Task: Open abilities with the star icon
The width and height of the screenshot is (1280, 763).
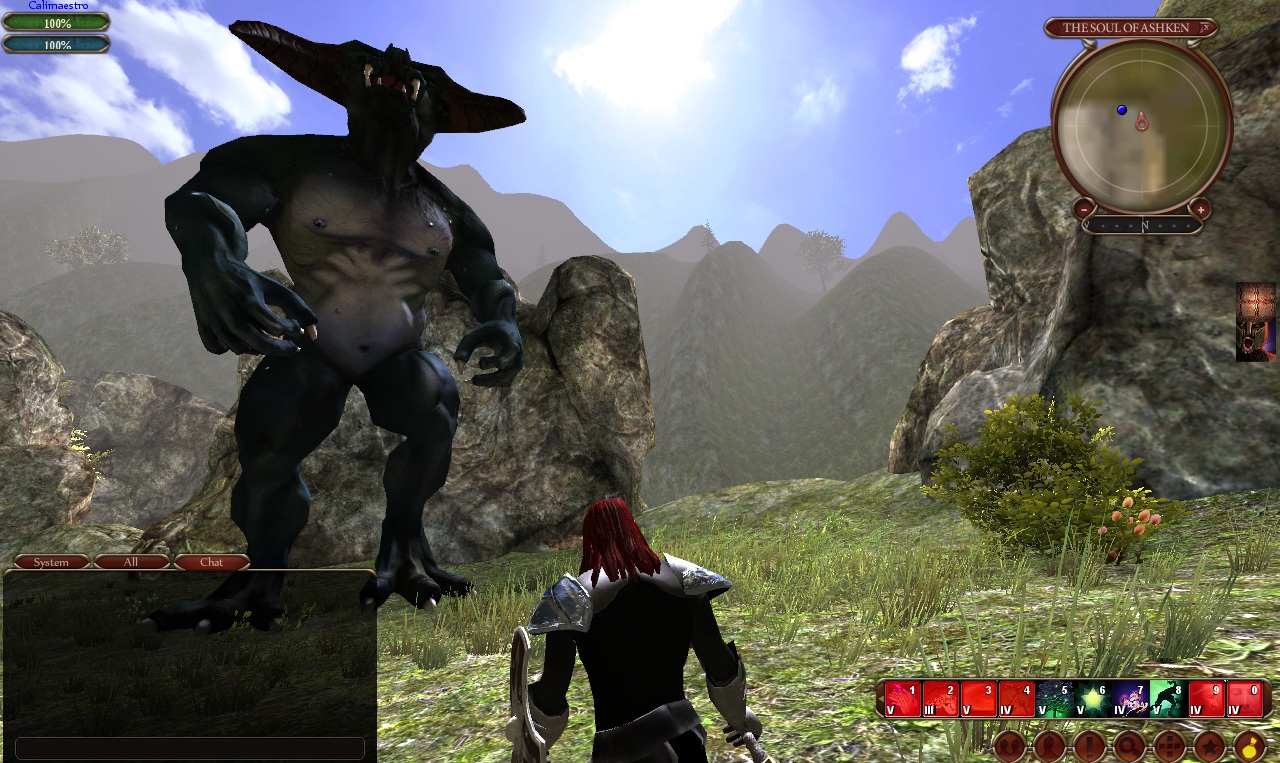Action: click(1210, 747)
